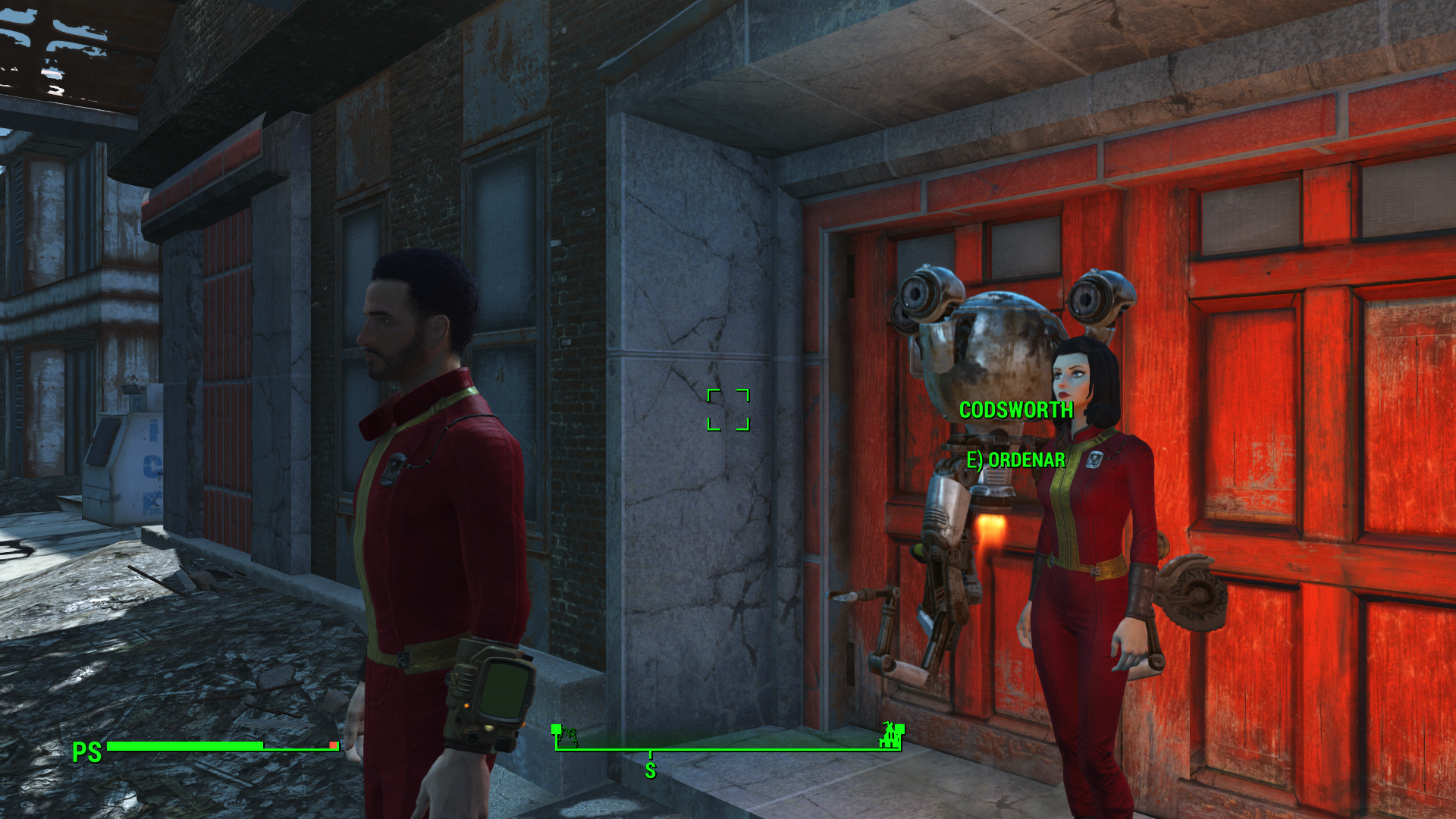Click the south heading on the compass
Screen dimensions: 1456x819
650,770
